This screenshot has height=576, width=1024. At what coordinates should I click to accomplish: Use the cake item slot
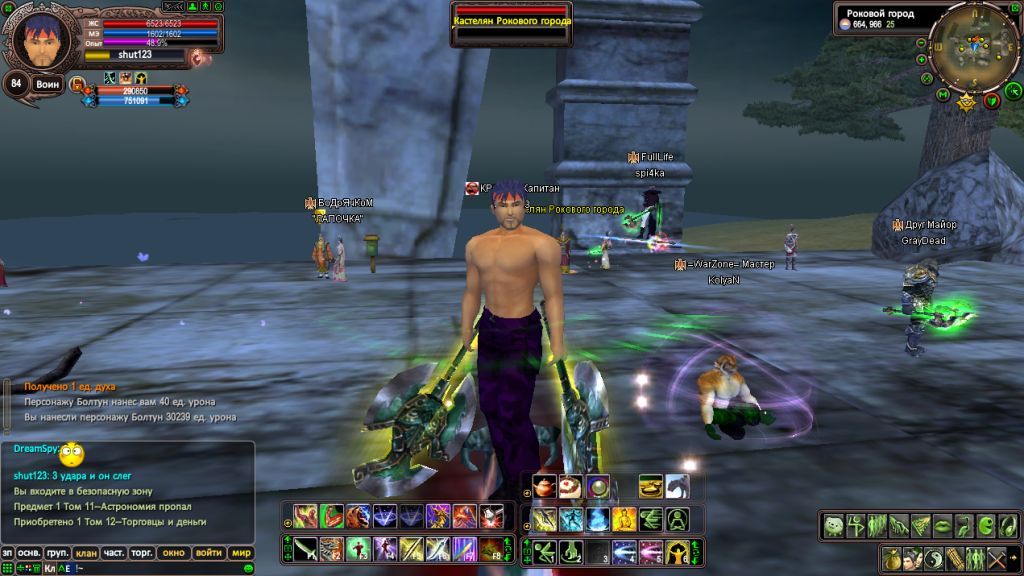point(571,487)
